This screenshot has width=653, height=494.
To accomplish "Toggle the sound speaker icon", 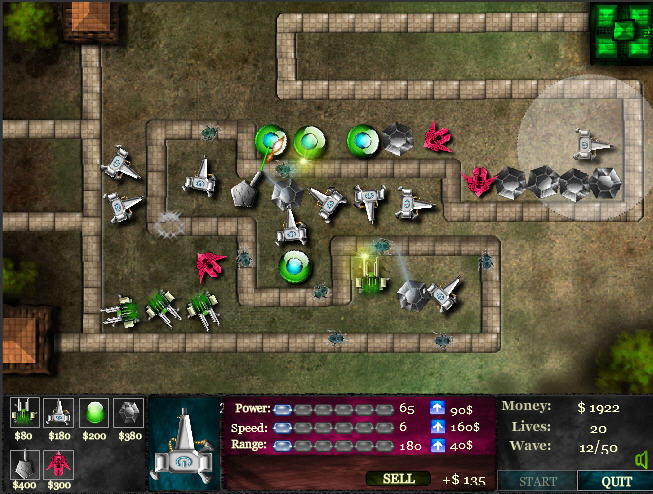I will pos(640,460).
